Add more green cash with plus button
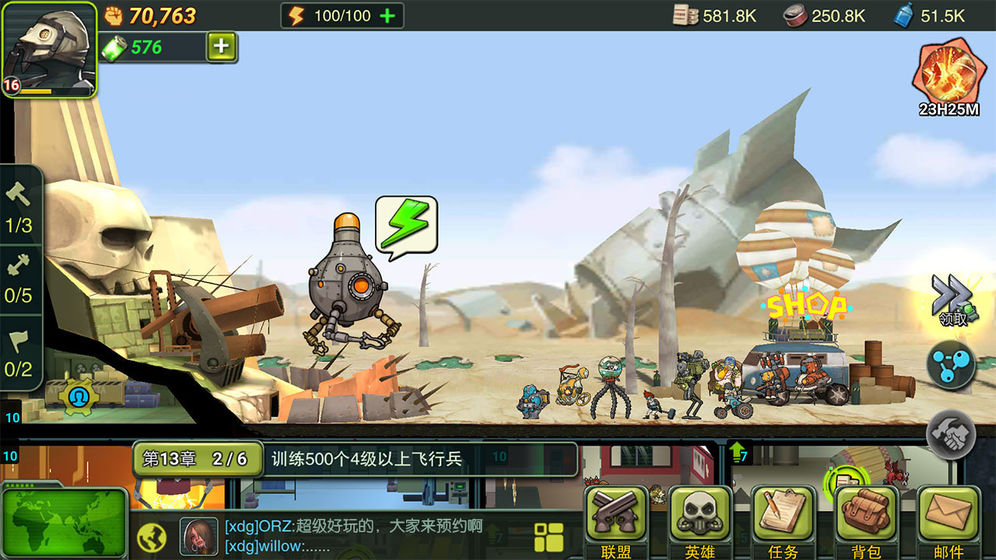Viewport: 996px width, 560px height. pos(222,47)
